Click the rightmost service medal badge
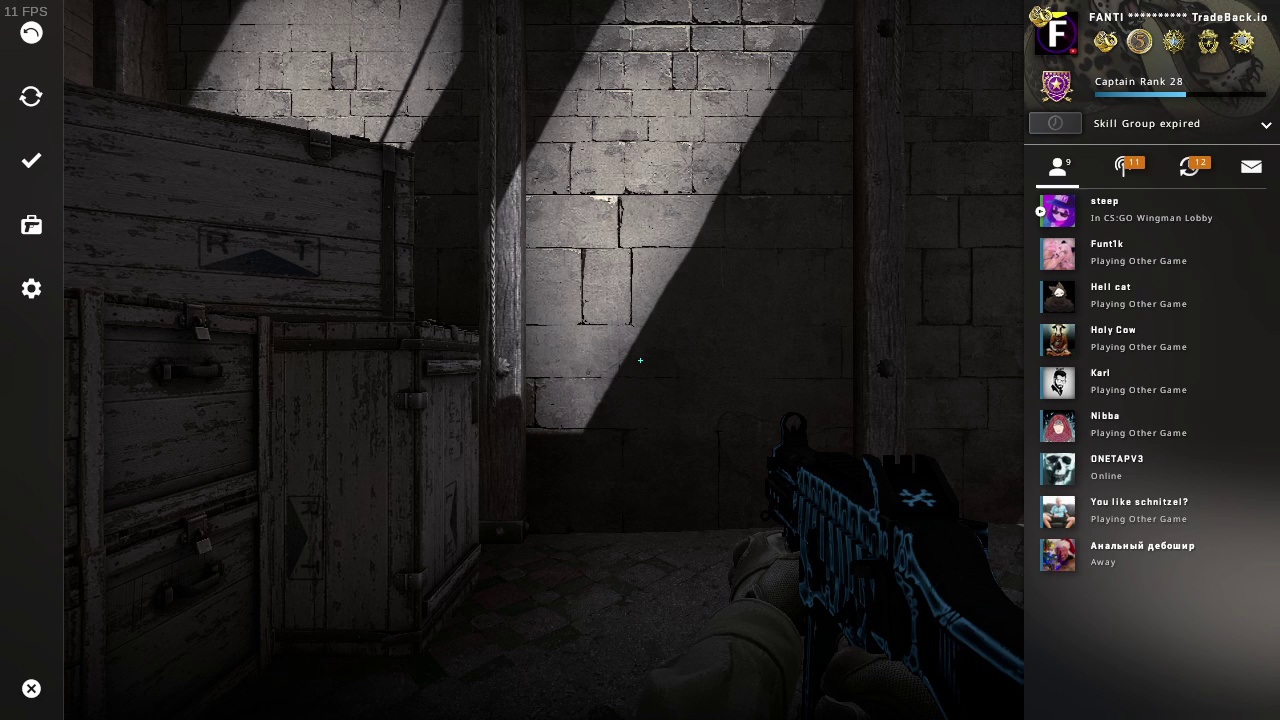This screenshot has height=720, width=1280. pyautogui.click(x=1242, y=41)
